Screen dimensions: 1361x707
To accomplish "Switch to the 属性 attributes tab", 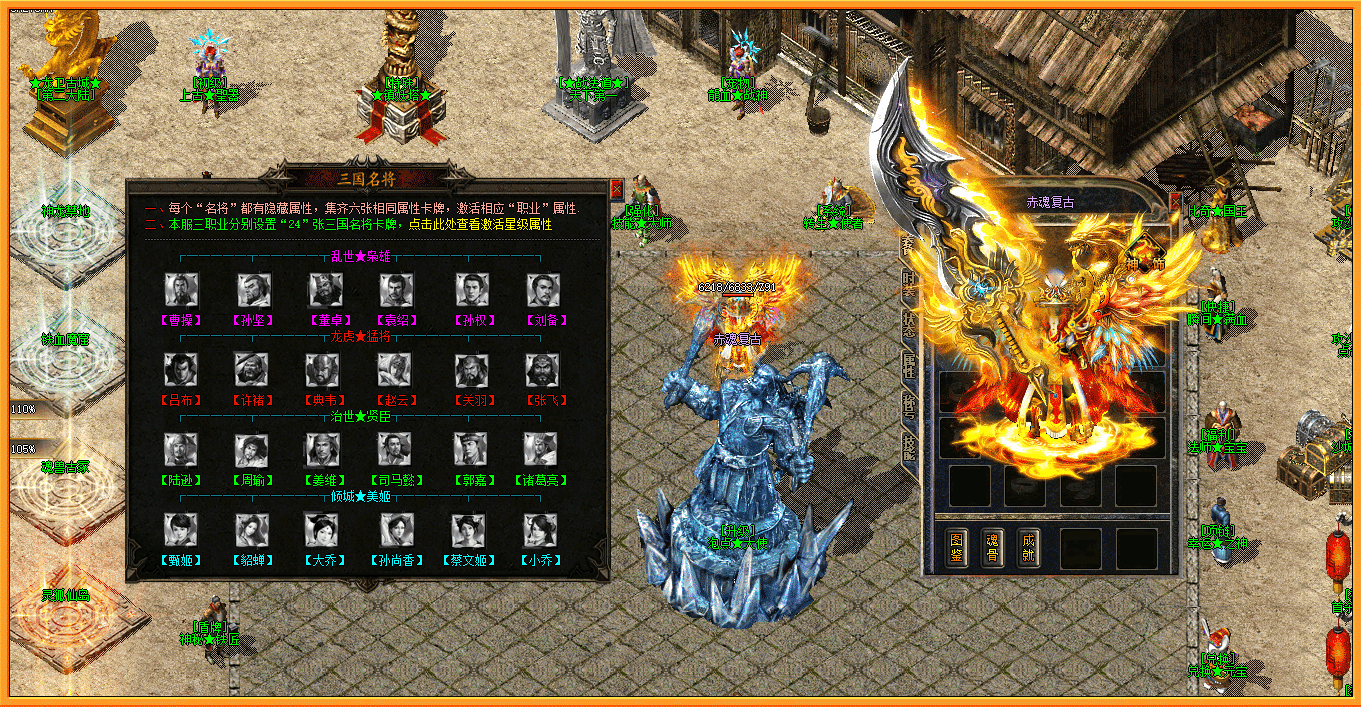I will [x=908, y=365].
